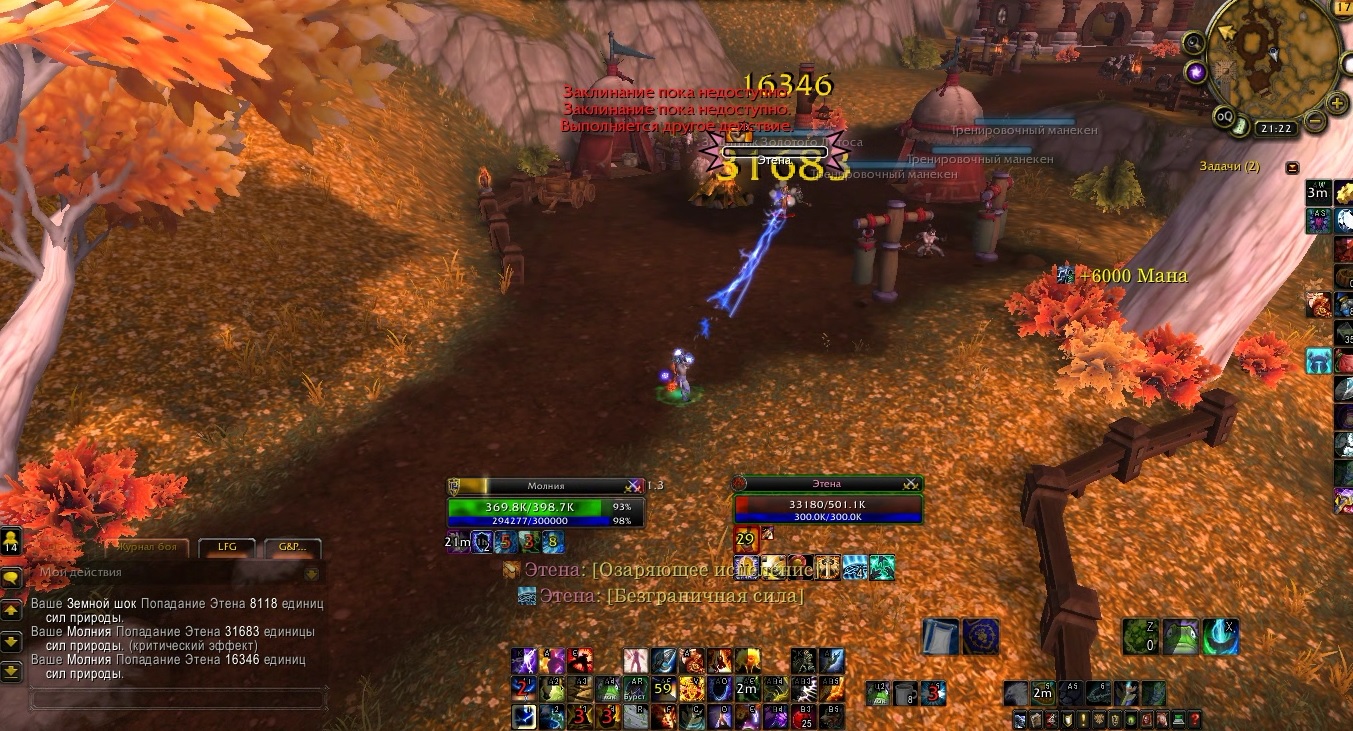The width and height of the screenshot is (1353, 731).
Task: Use the mug drink item slot
Action: [x=905, y=693]
